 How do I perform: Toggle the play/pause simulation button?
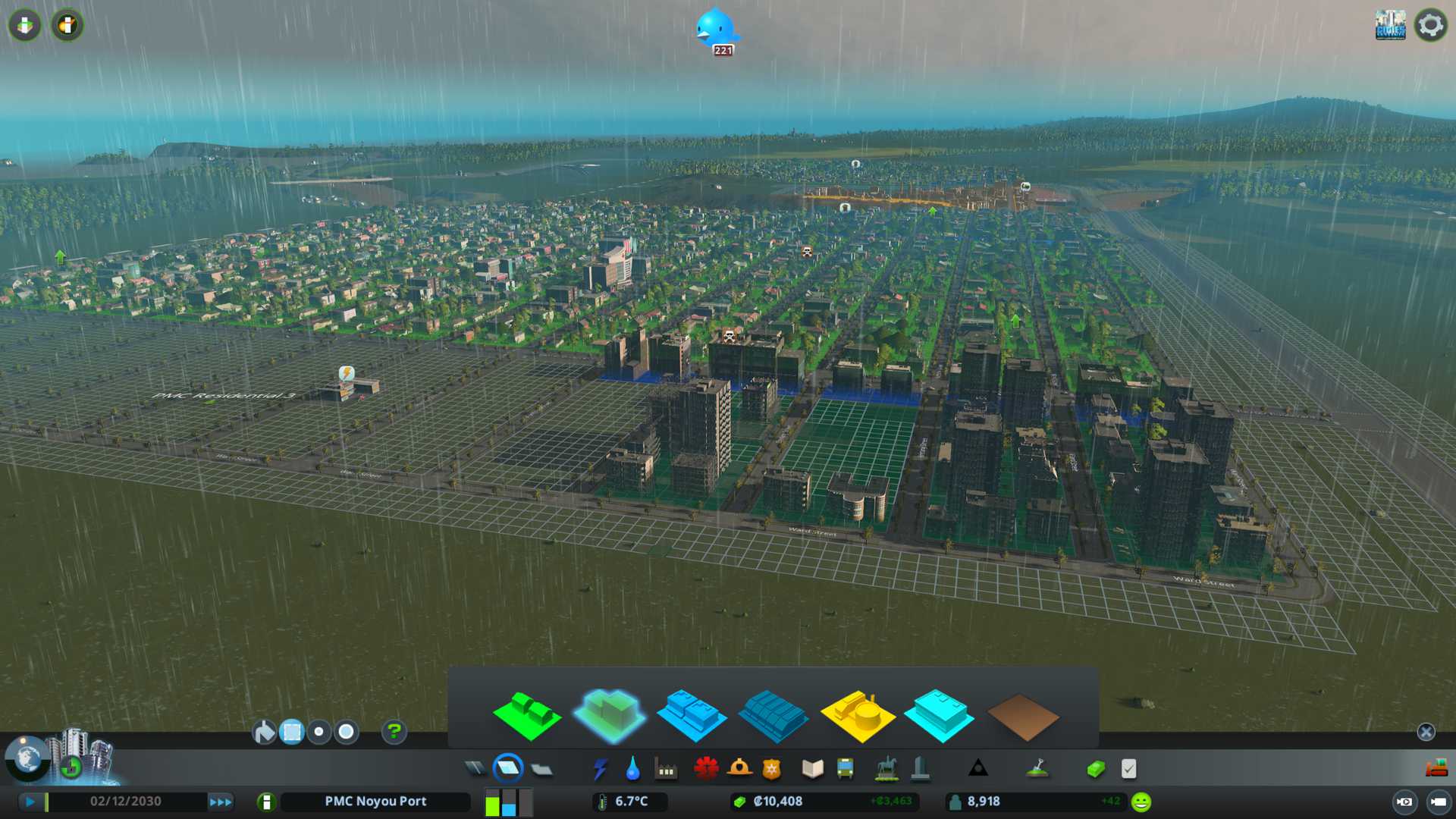30,802
